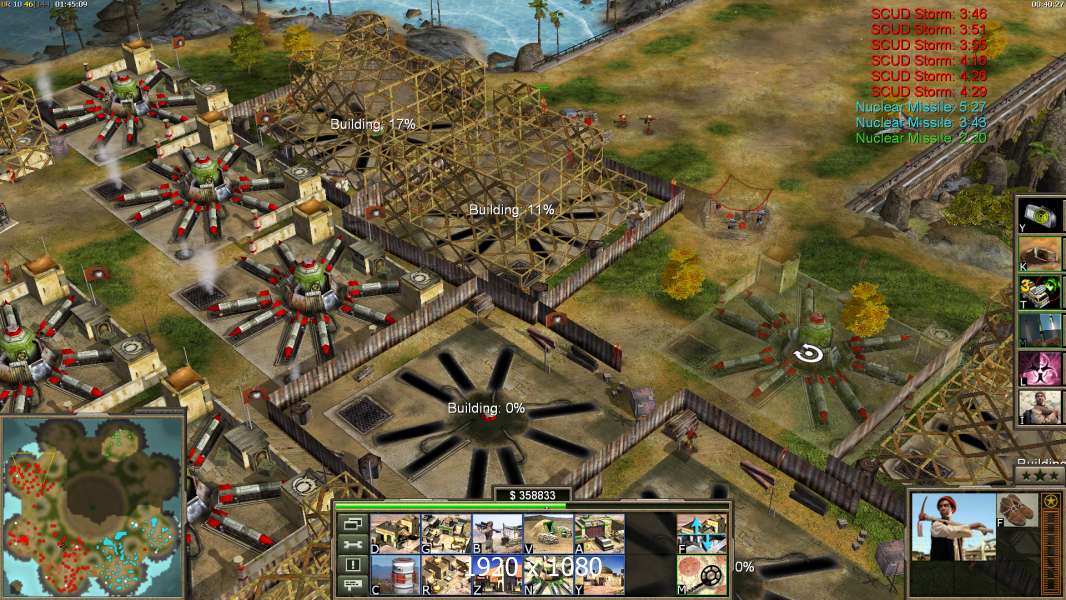Select the red-and-white barrel Demo Trap icon (C)
The image size is (1066, 600).
pyautogui.click(x=395, y=574)
